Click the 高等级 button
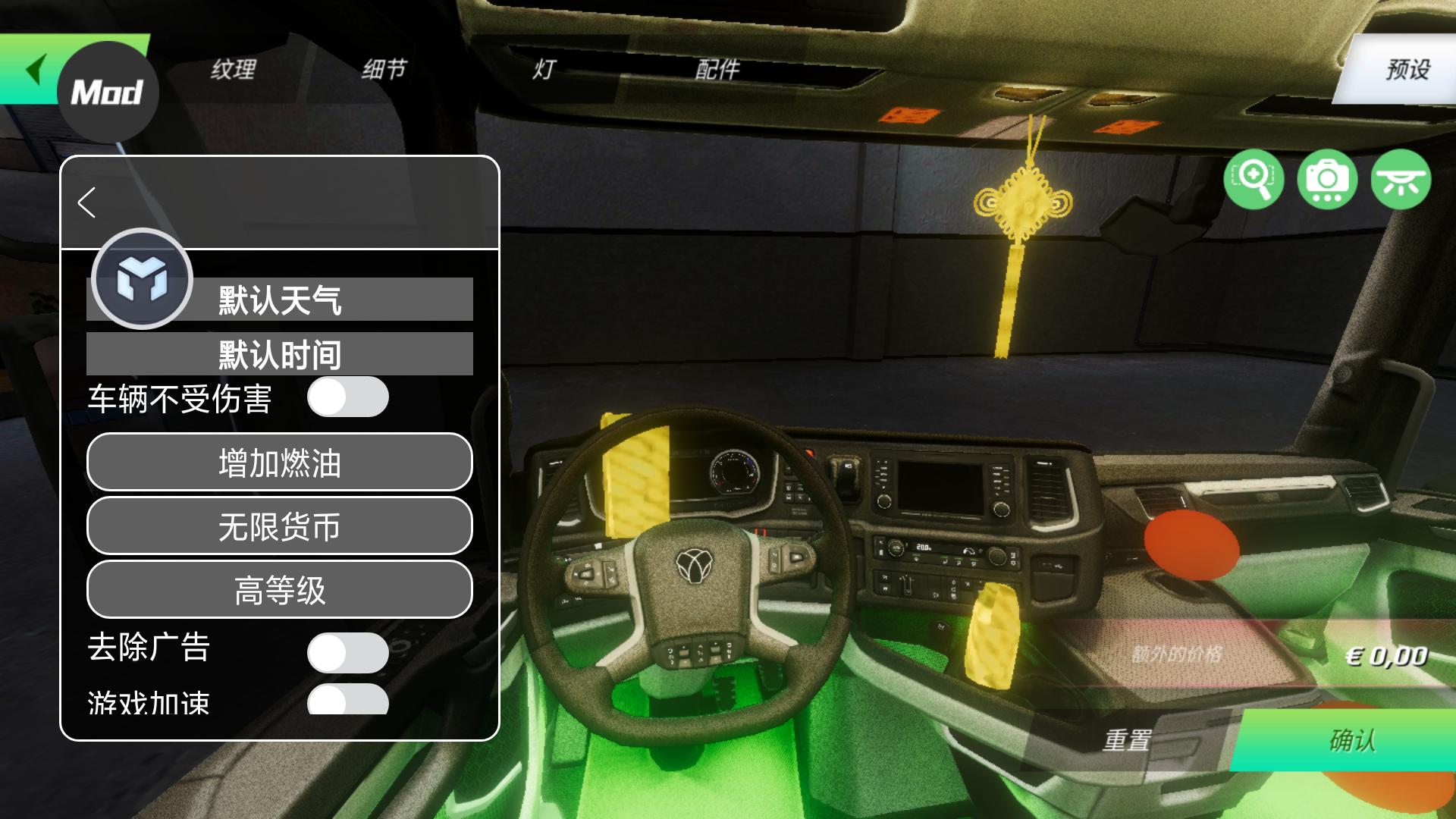The height and width of the screenshot is (819, 1456). pos(279,590)
